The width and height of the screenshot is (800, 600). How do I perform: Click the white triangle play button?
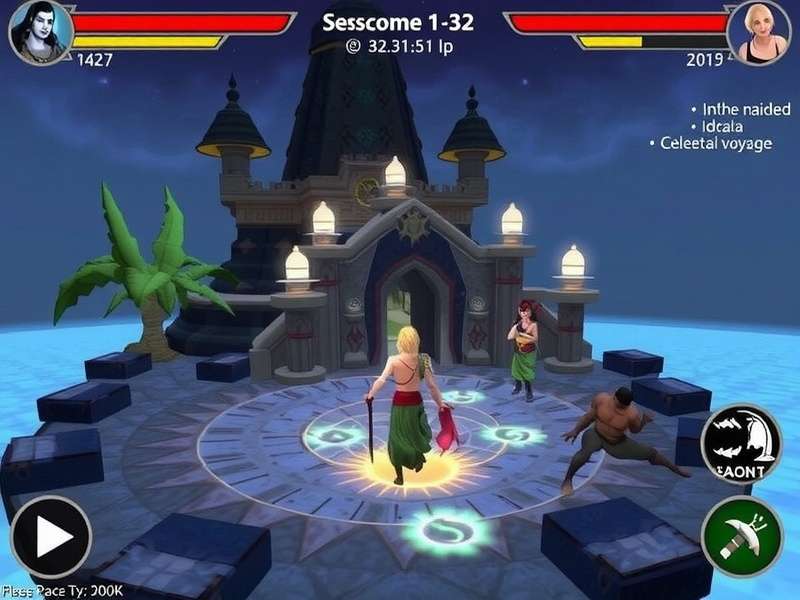click(x=51, y=536)
